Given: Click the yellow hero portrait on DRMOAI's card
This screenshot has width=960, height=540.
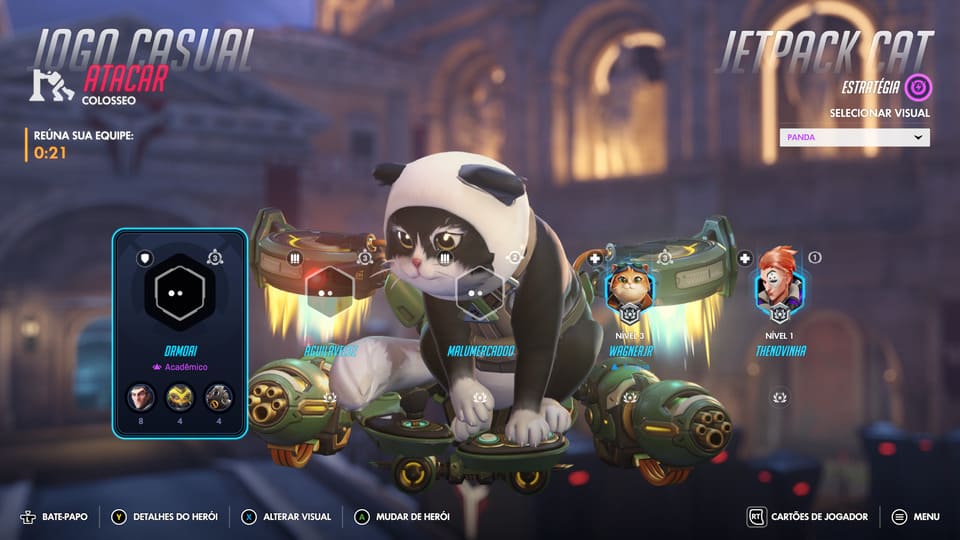Looking at the screenshot, I should click(180, 398).
